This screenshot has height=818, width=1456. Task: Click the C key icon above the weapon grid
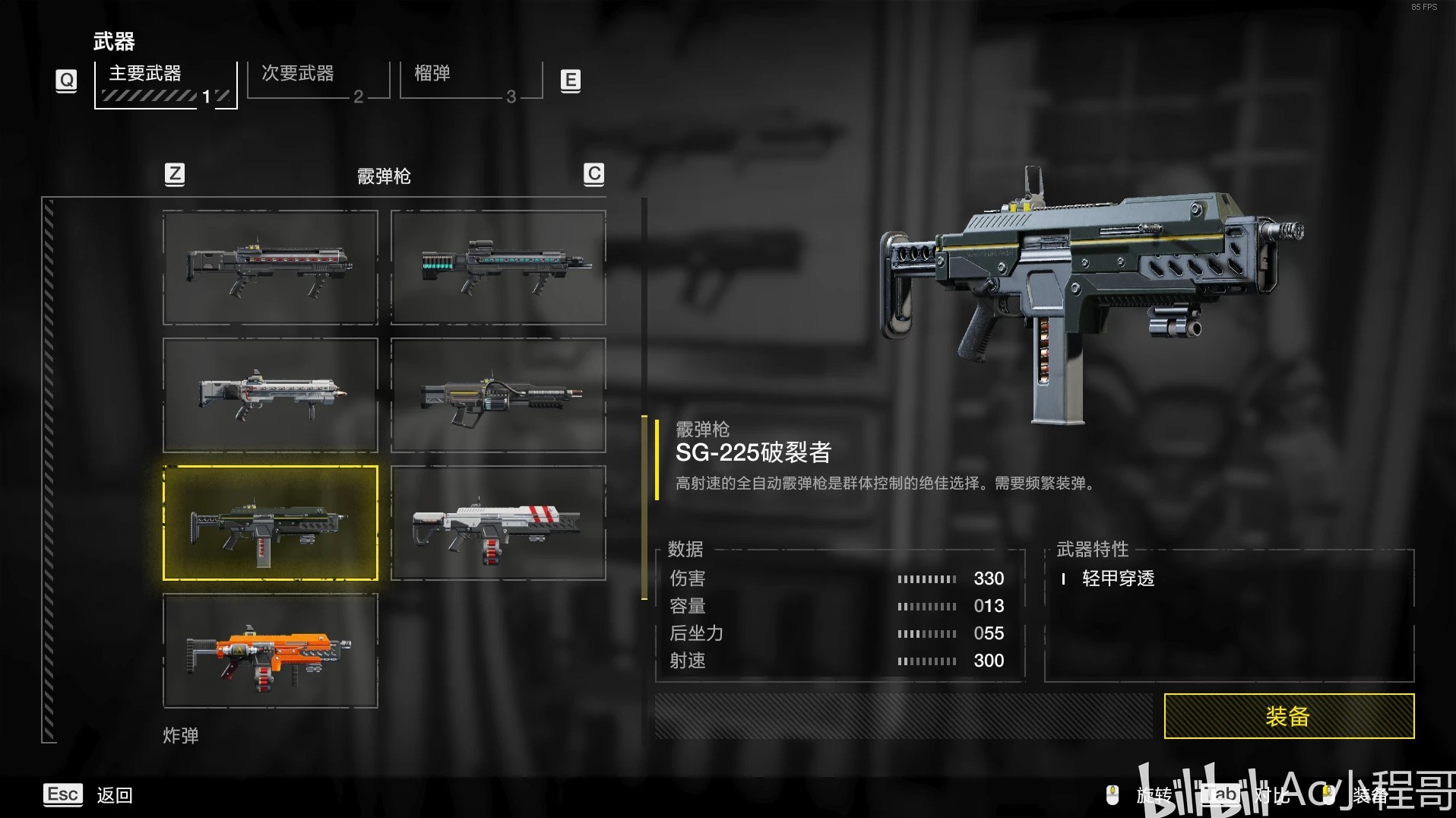(x=594, y=174)
